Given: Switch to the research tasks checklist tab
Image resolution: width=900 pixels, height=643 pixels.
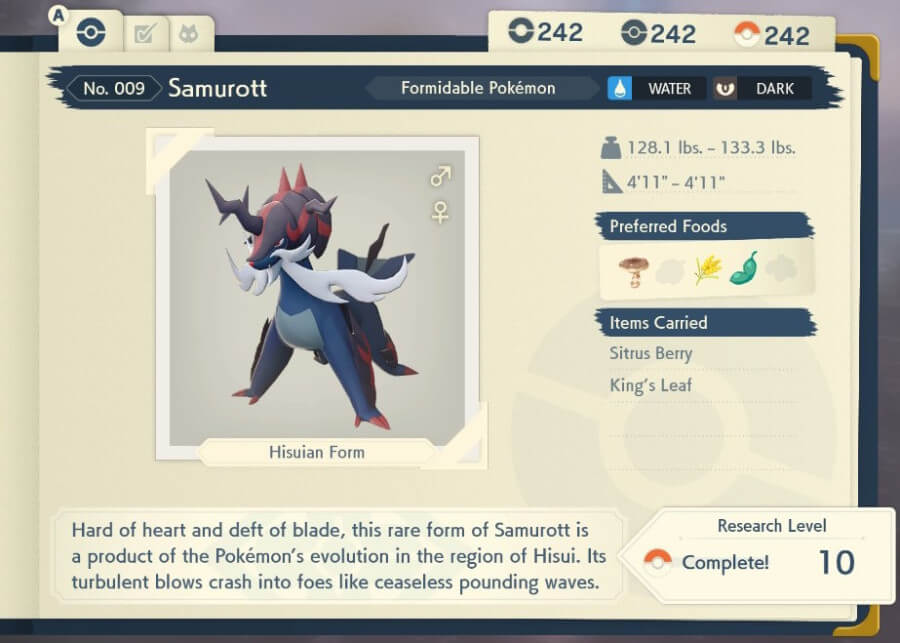Looking at the screenshot, I should [x=145, y=35].
